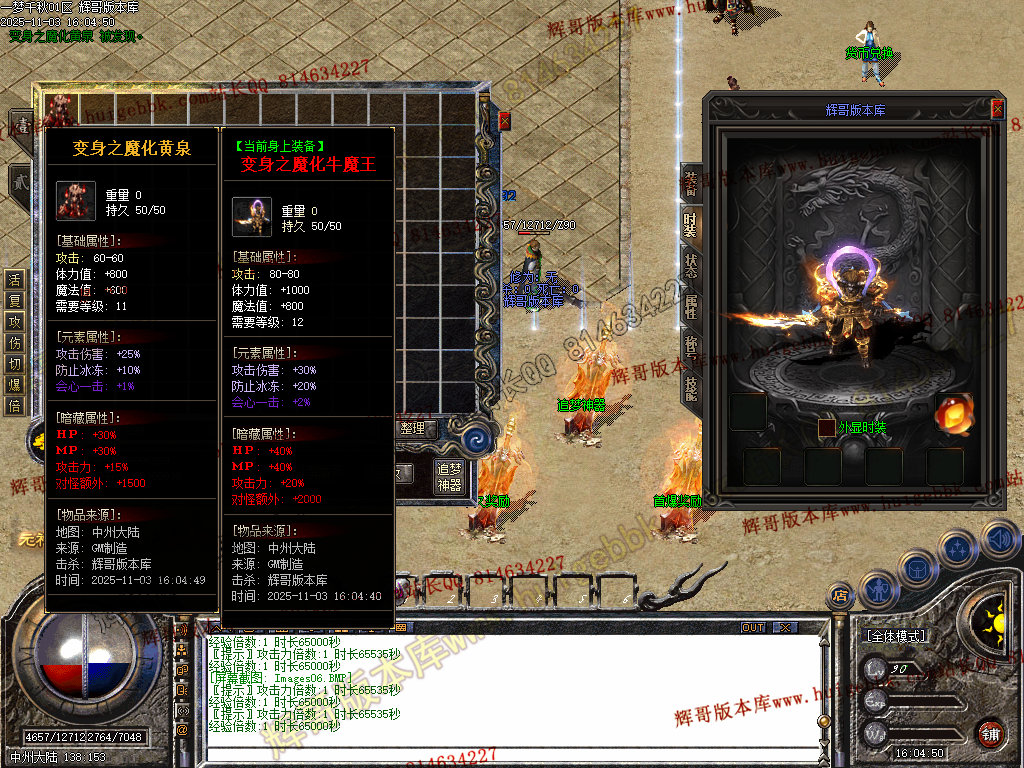Open the red 铺 stall button

tap(990, 734)
